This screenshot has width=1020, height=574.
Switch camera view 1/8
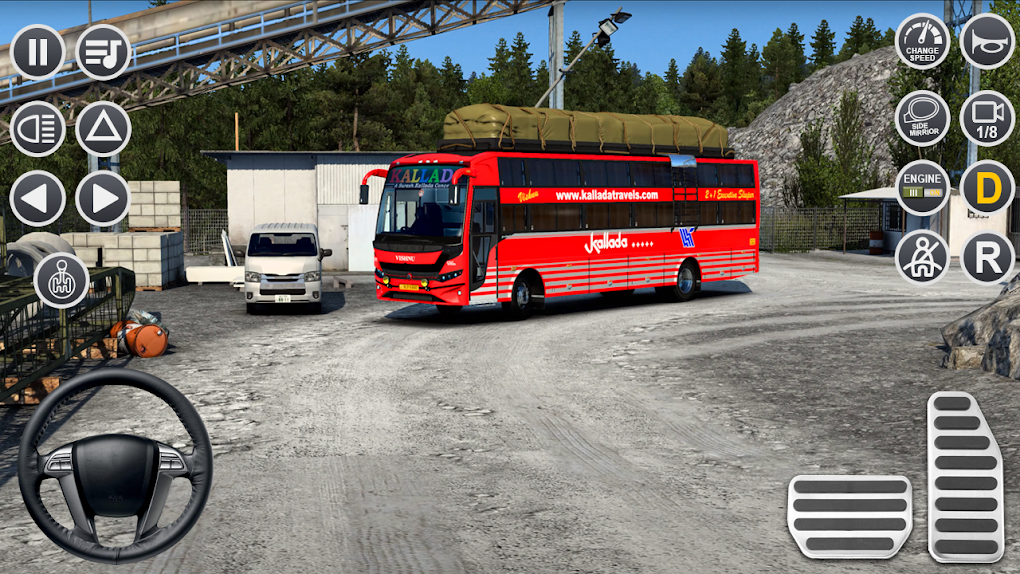click(x=987, y=118)
